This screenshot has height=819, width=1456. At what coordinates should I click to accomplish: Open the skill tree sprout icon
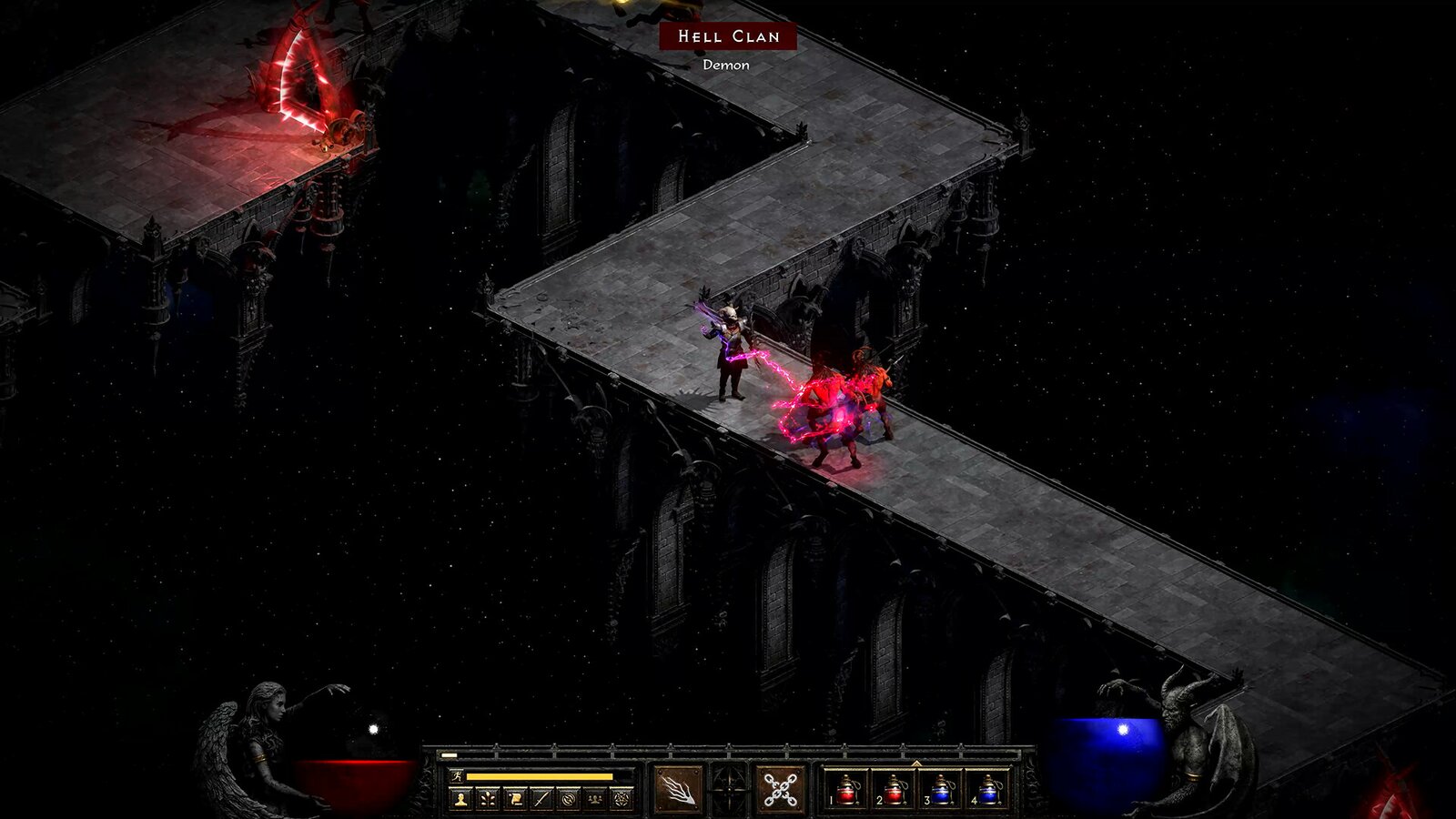coord(486,798)
